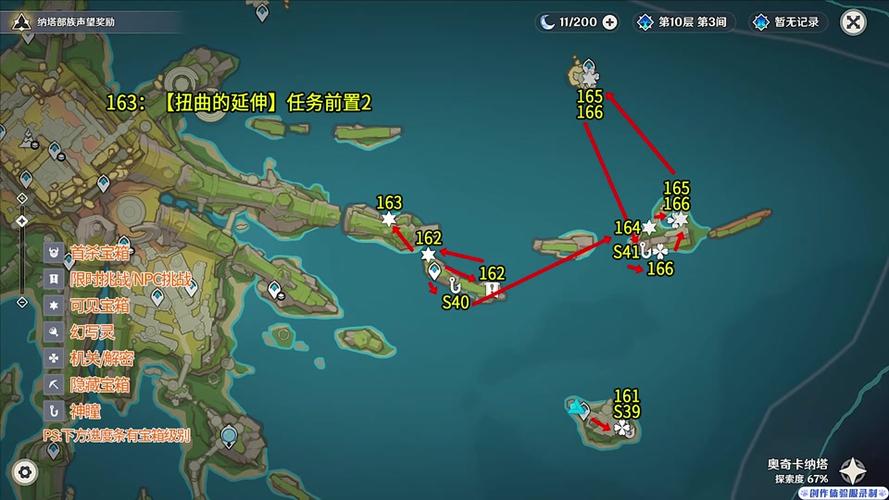Close the map with the X button
This screenshot has width=889, height=500.
(x=853, y=21)
